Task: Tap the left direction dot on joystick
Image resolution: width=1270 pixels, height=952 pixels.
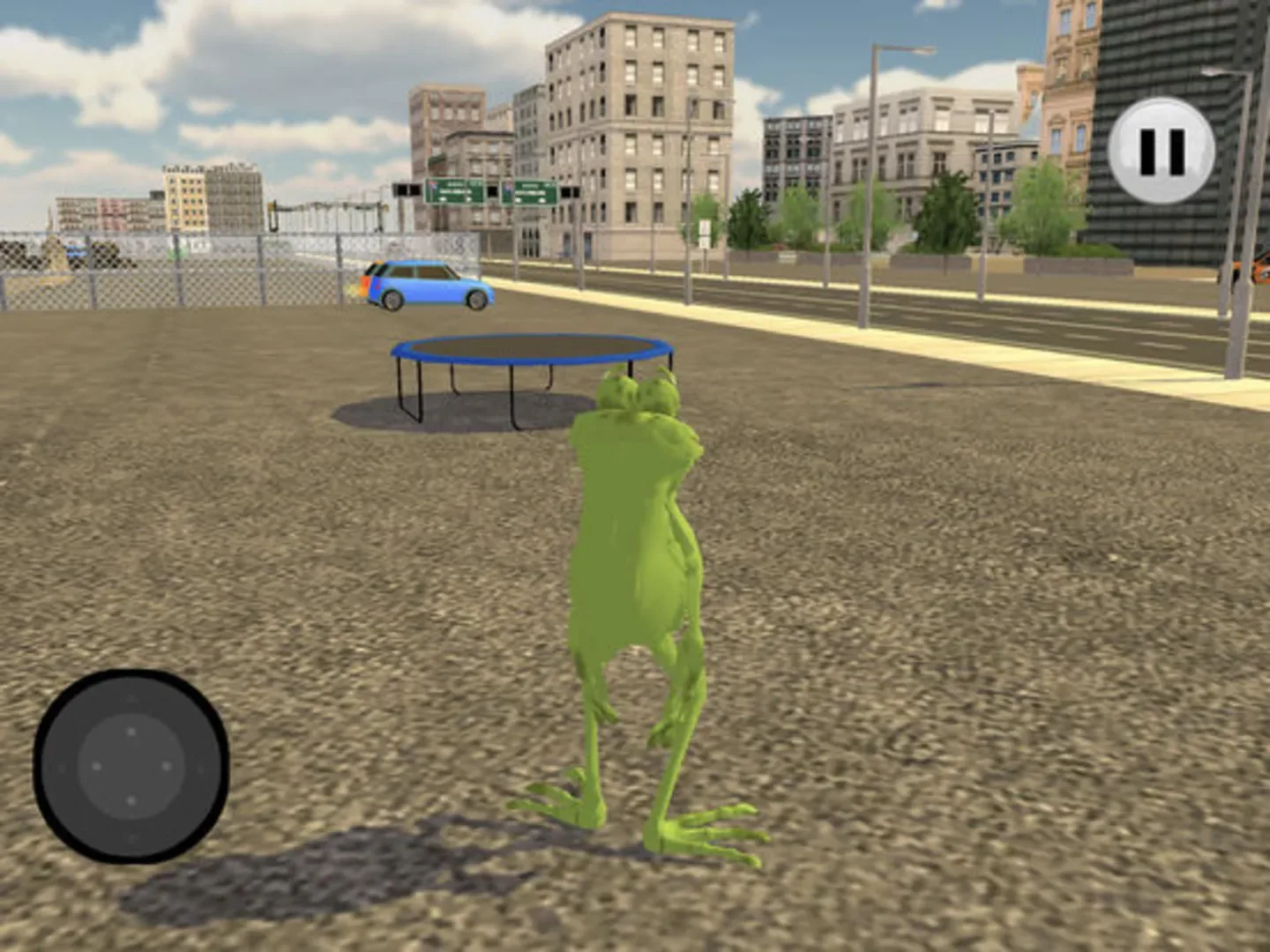Action: point(96,767)
